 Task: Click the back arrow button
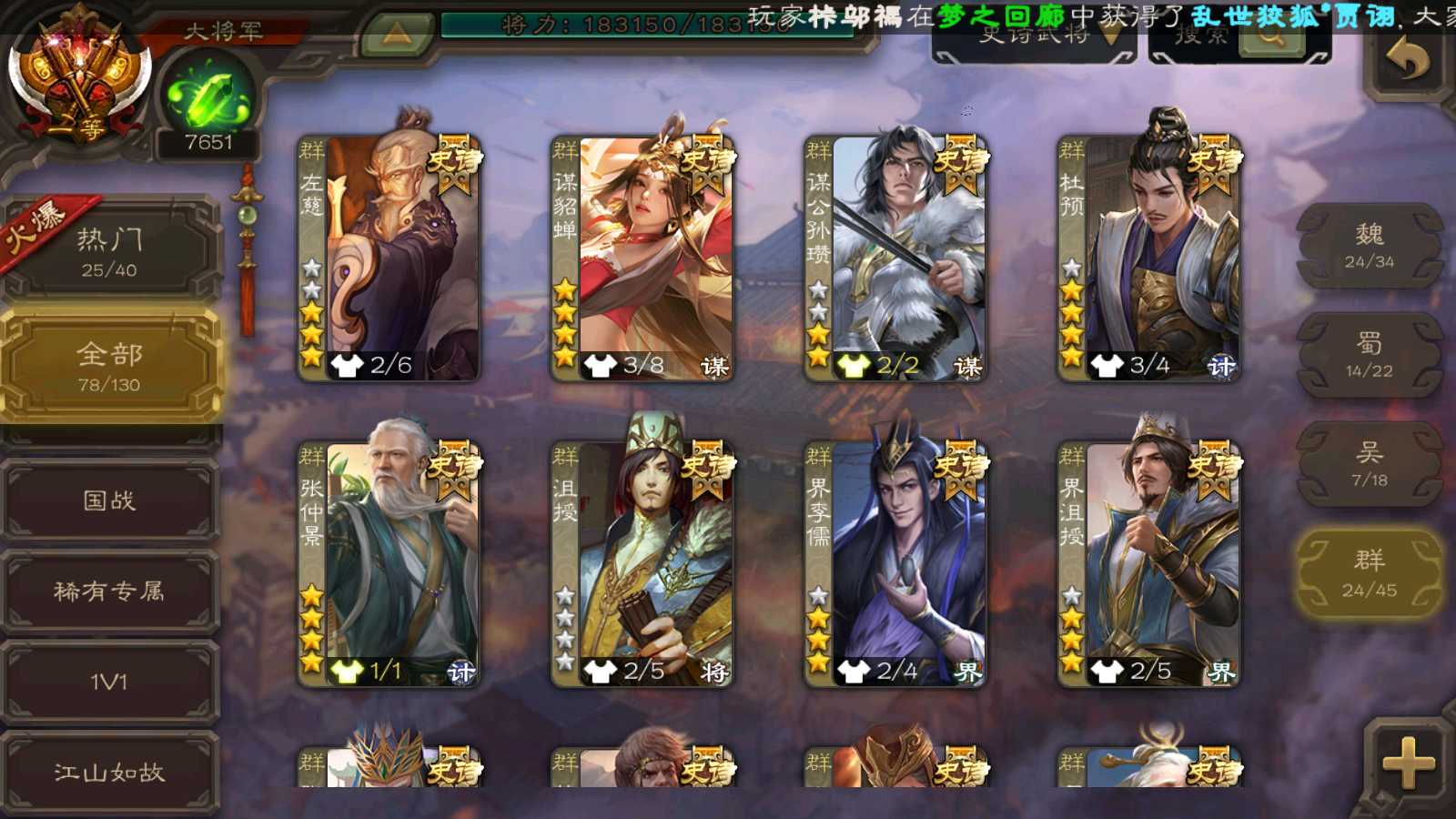(x=1407, y=60)
